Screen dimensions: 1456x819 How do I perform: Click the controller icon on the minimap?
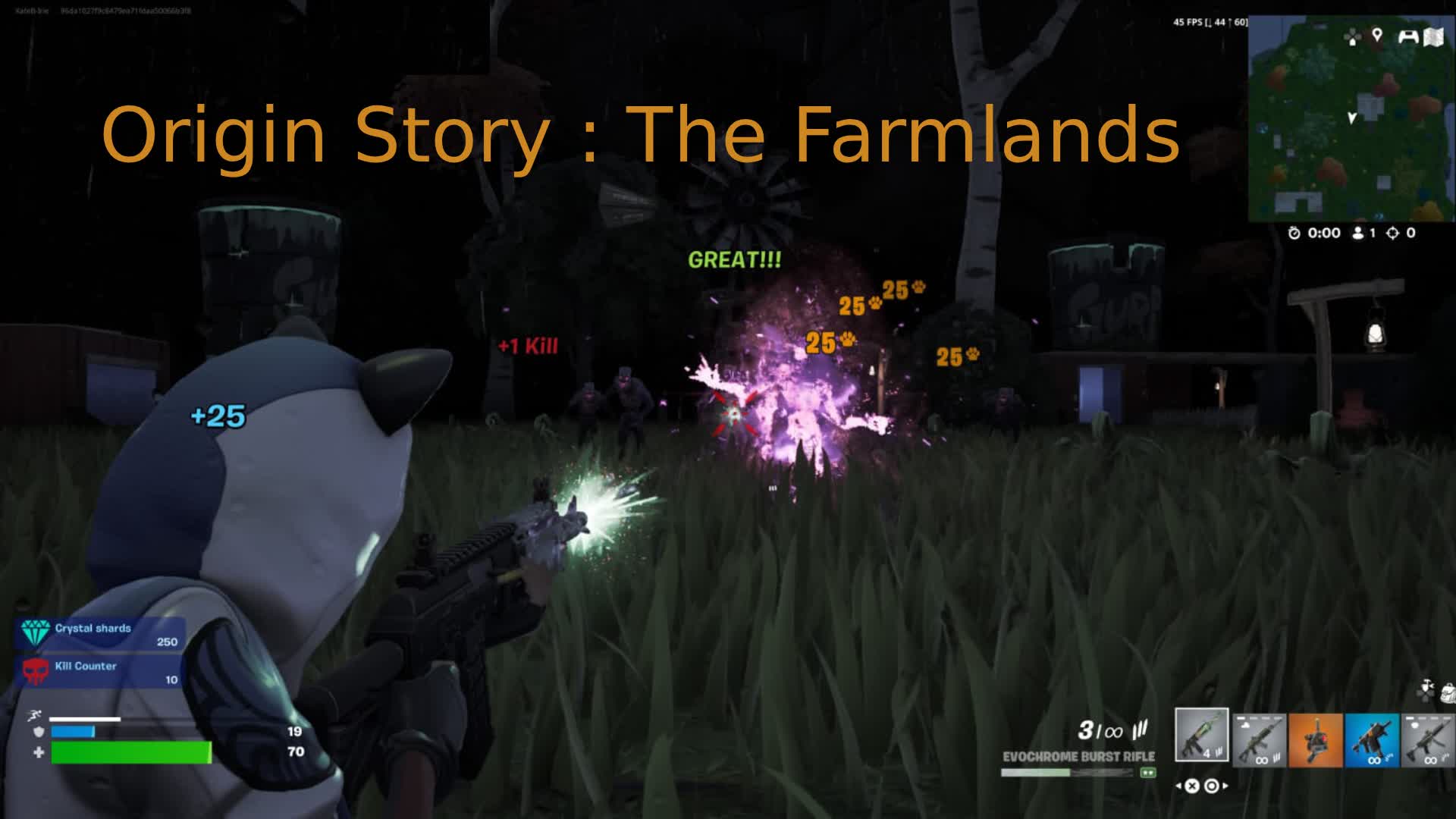(x=1408, y=35)
